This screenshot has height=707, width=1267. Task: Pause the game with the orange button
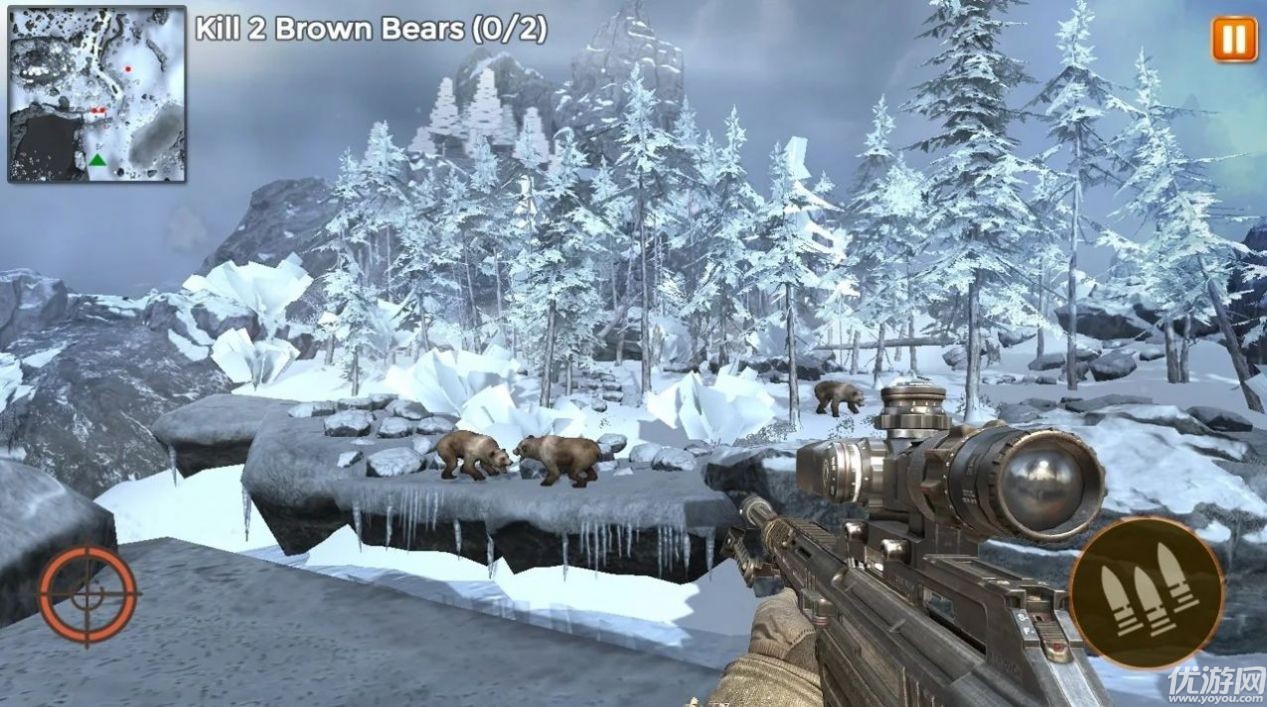coord(1234,40)
